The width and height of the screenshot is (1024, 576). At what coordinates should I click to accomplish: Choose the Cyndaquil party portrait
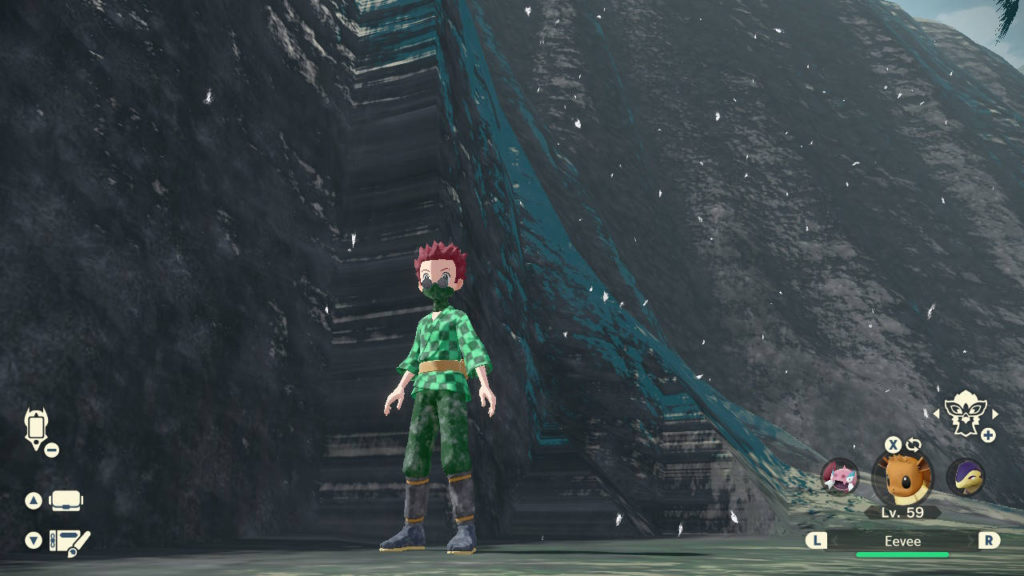click(x=965, y=477)
